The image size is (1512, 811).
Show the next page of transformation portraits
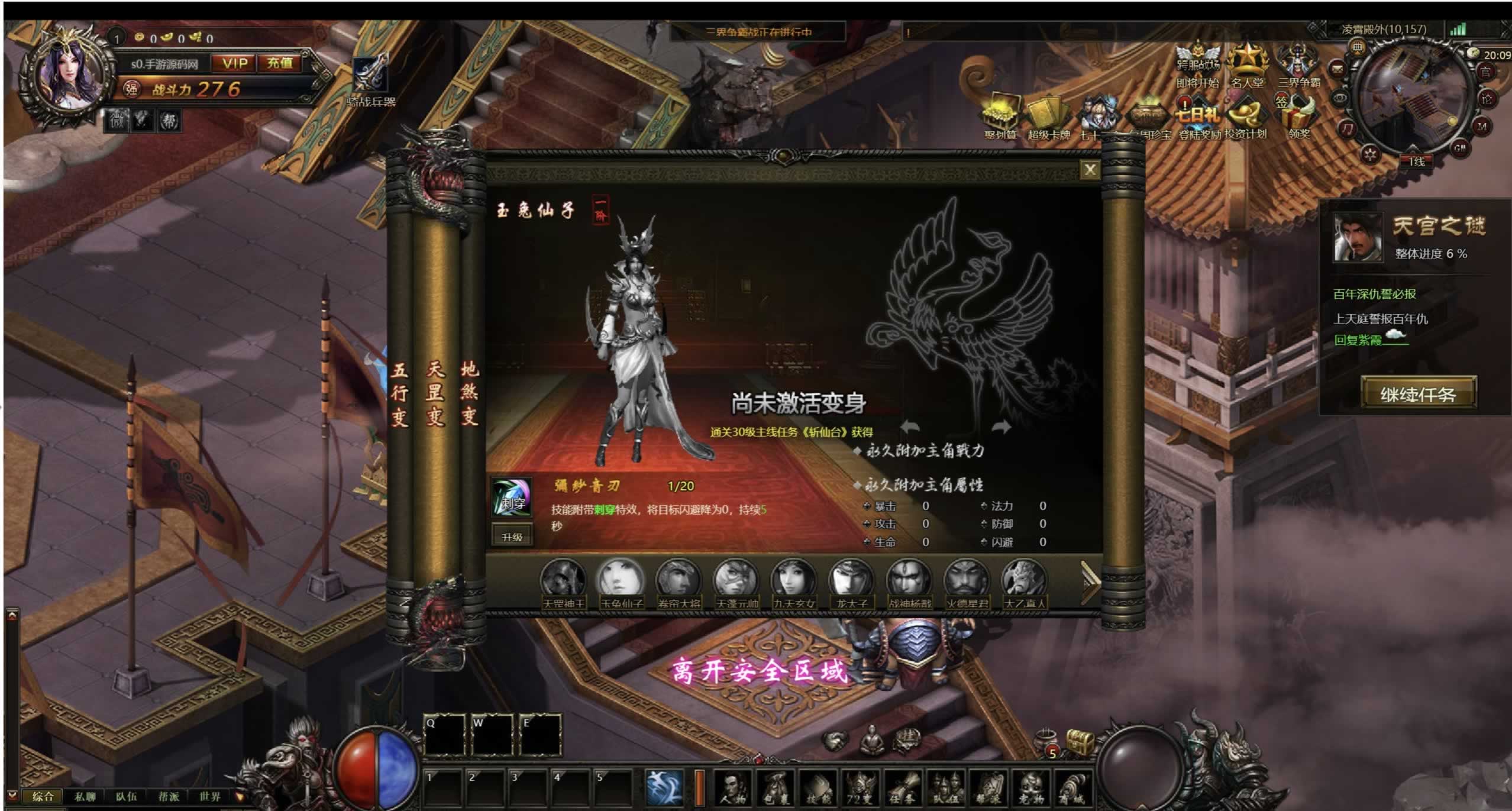click(x=1090, y=583)
